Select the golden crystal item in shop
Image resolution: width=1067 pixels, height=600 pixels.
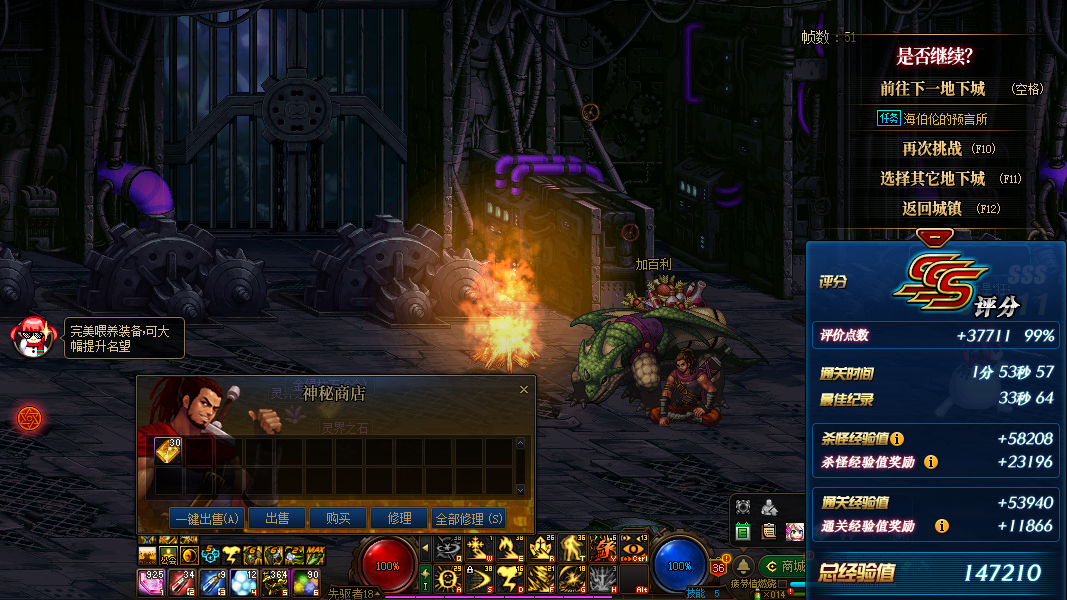[x=167, y=451]
